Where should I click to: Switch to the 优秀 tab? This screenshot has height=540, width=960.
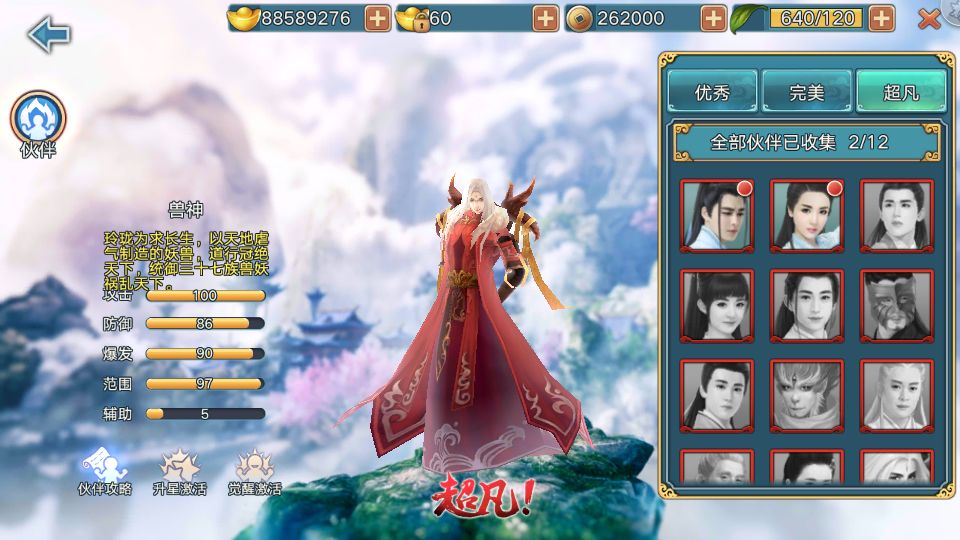tap(712, 93)
